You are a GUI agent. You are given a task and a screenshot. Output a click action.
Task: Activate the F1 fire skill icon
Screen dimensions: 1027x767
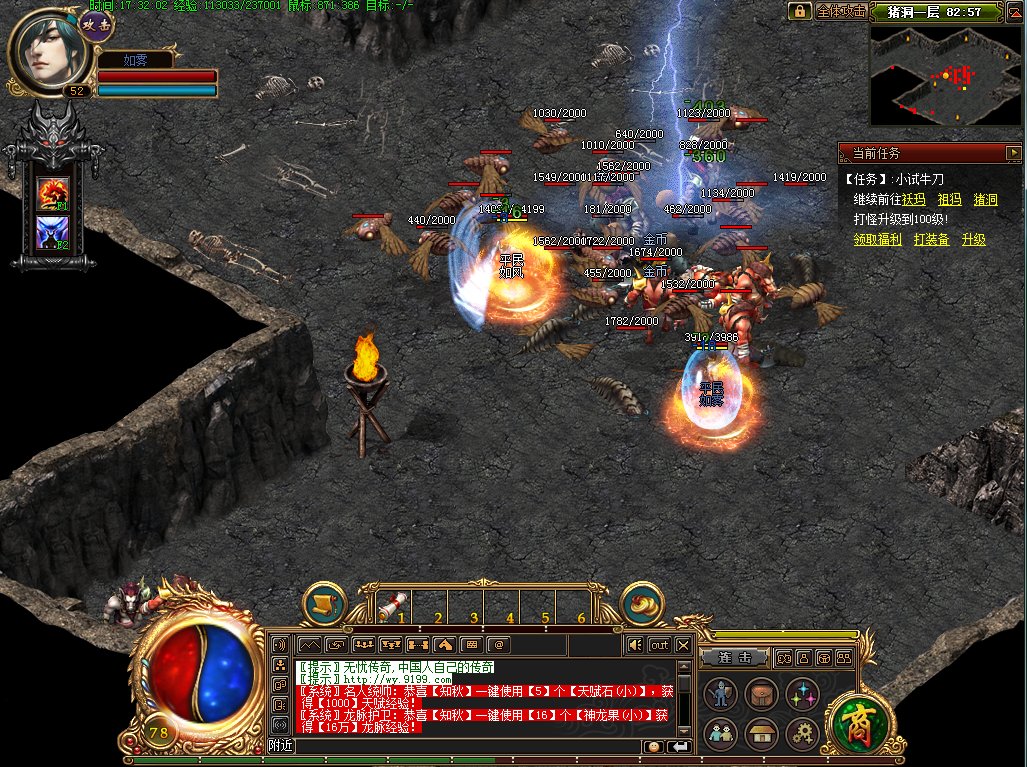pyautogui.click(x=53, y=194)
